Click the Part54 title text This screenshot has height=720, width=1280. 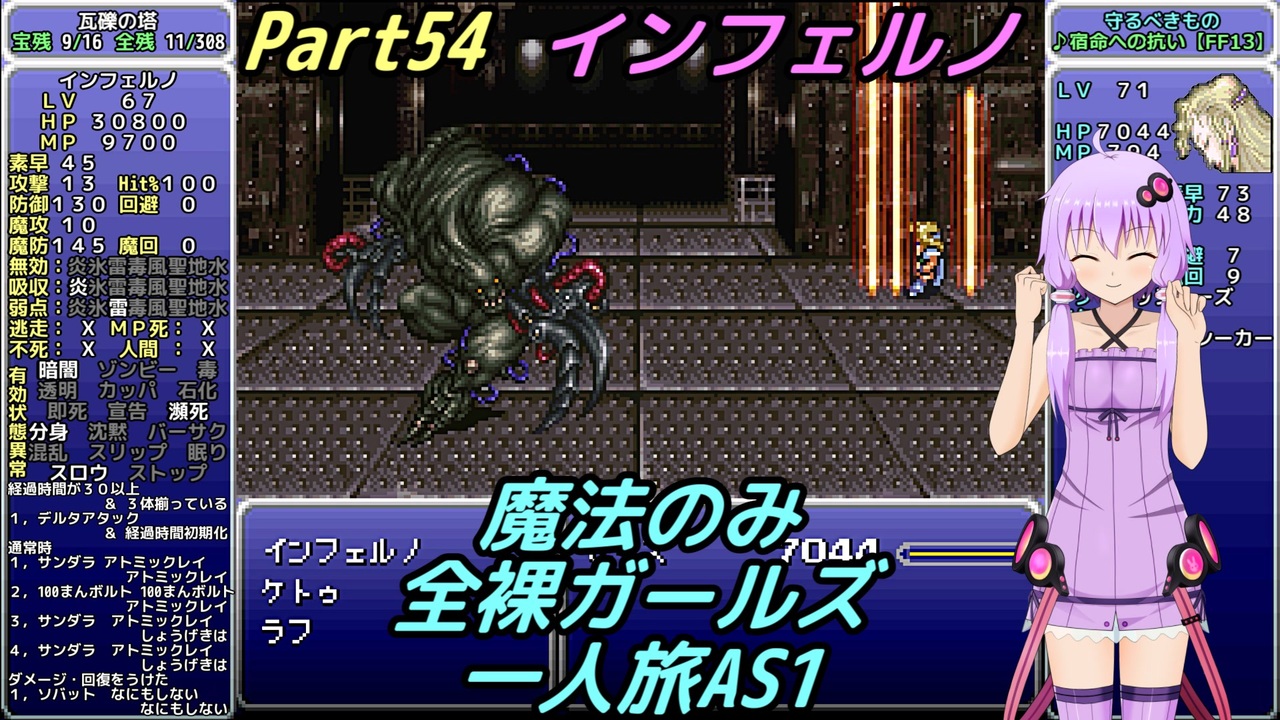[x=370, y=40]
